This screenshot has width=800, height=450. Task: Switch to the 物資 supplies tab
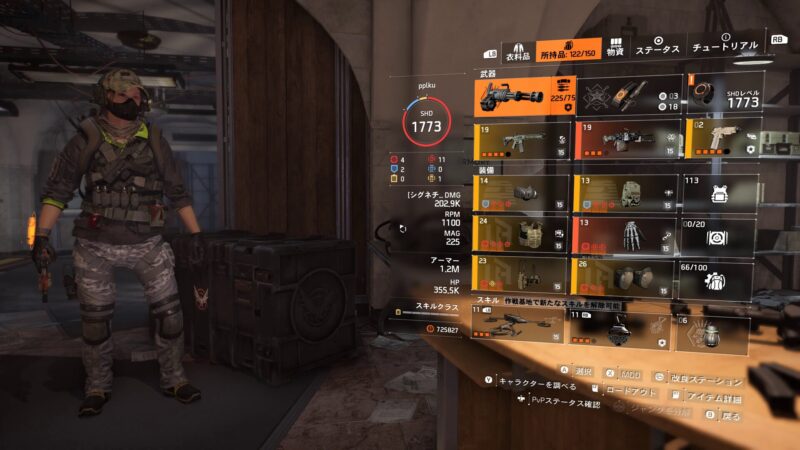[615, 50]
